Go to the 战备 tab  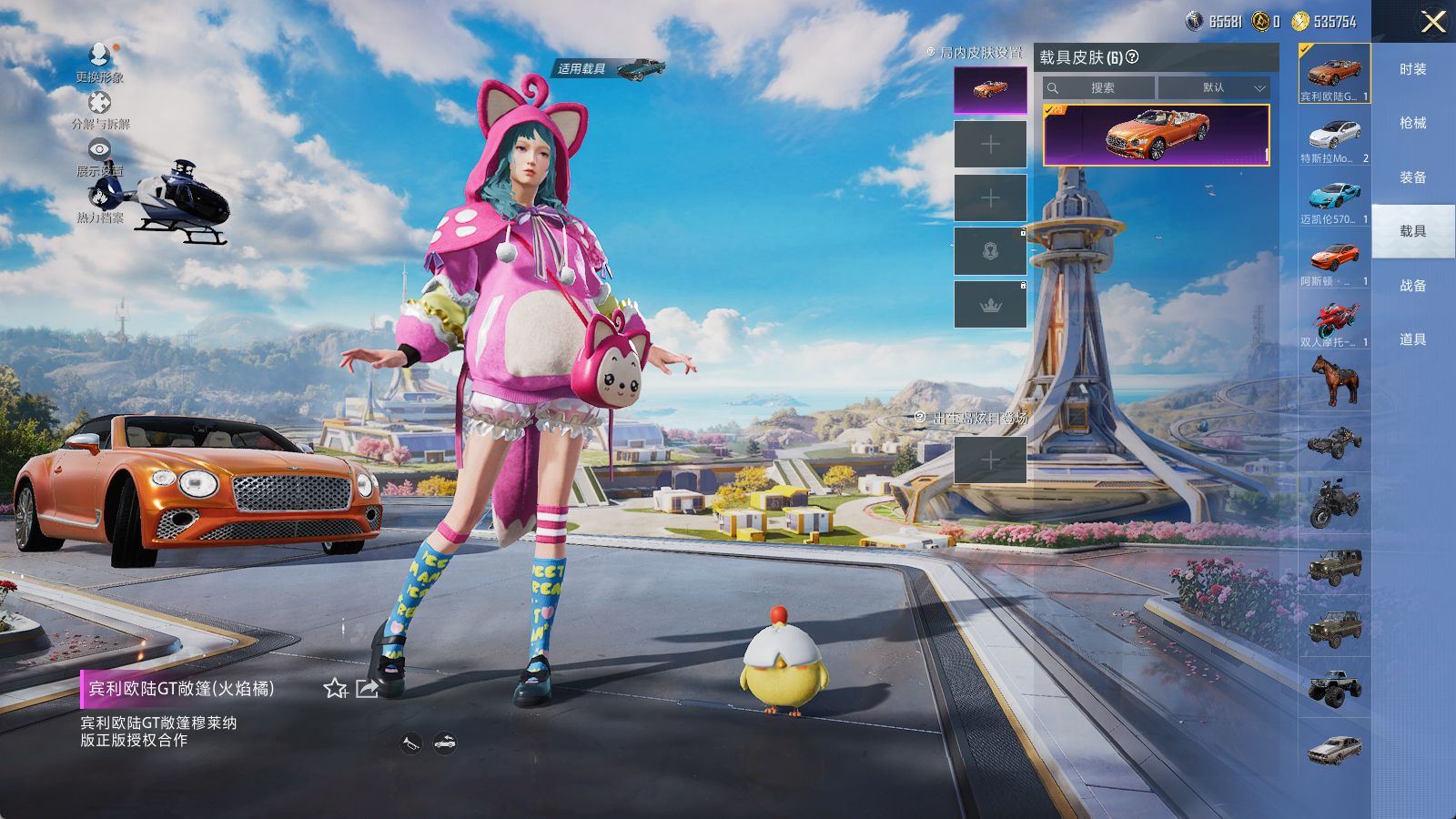[1412, 286]
